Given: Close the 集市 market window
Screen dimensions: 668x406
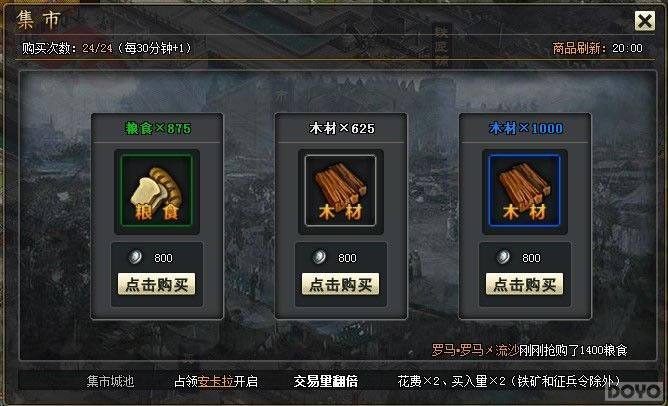Looking at the screenshot, I should (x=645, y=21).
